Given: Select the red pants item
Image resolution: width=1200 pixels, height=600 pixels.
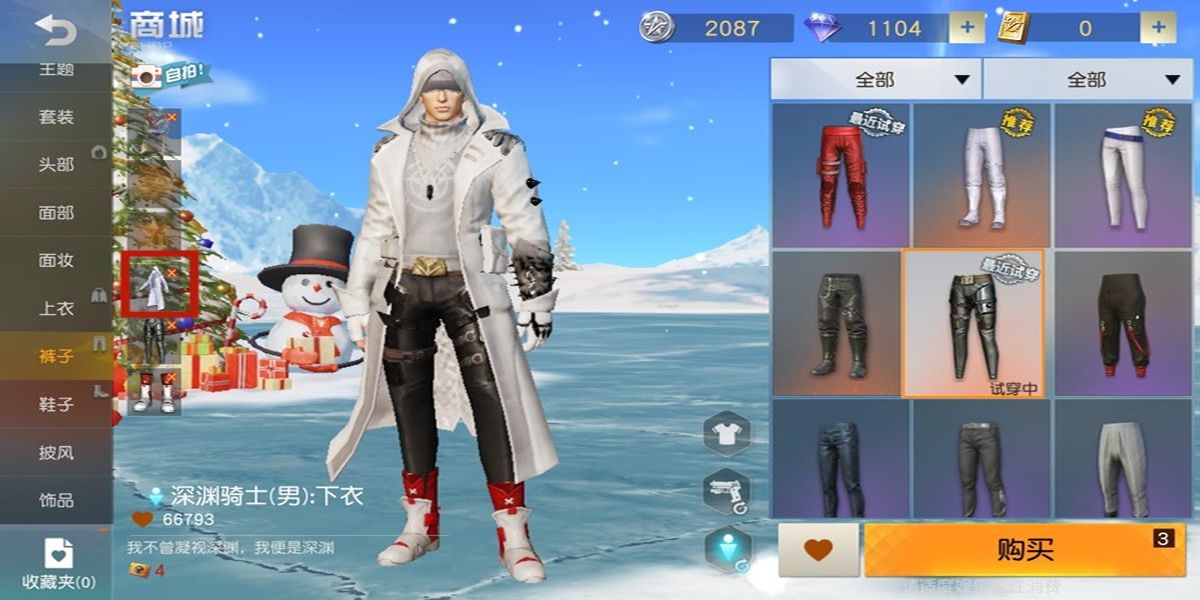Looking at the screenshot, I should (x=840, y=174).
